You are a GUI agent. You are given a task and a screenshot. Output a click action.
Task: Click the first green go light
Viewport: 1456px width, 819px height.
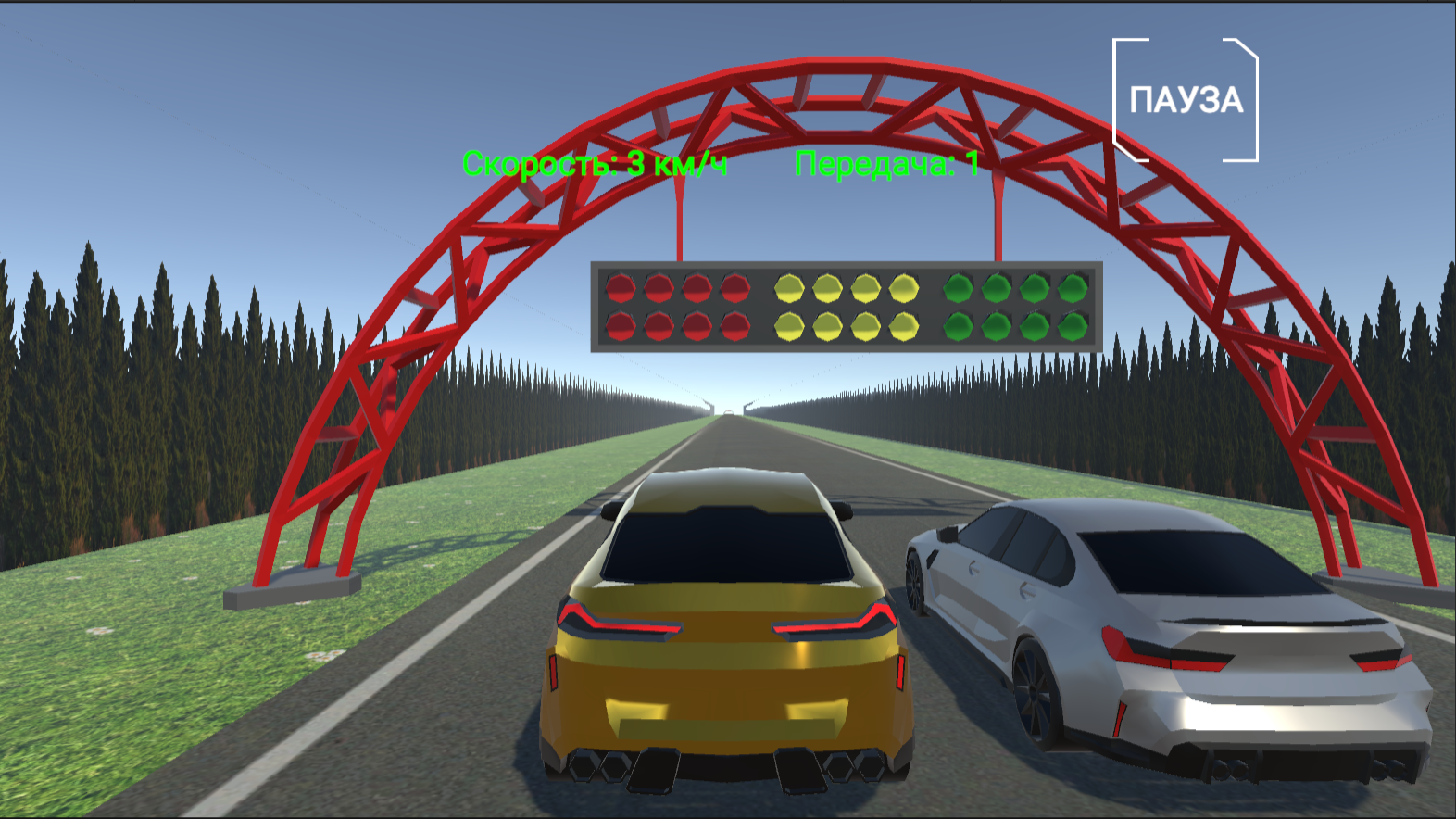[x=959, y=288]
